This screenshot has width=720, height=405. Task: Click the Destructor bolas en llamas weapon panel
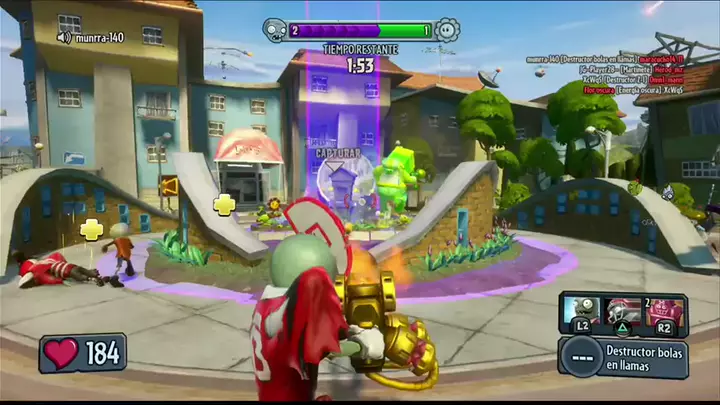pos(624,357)
